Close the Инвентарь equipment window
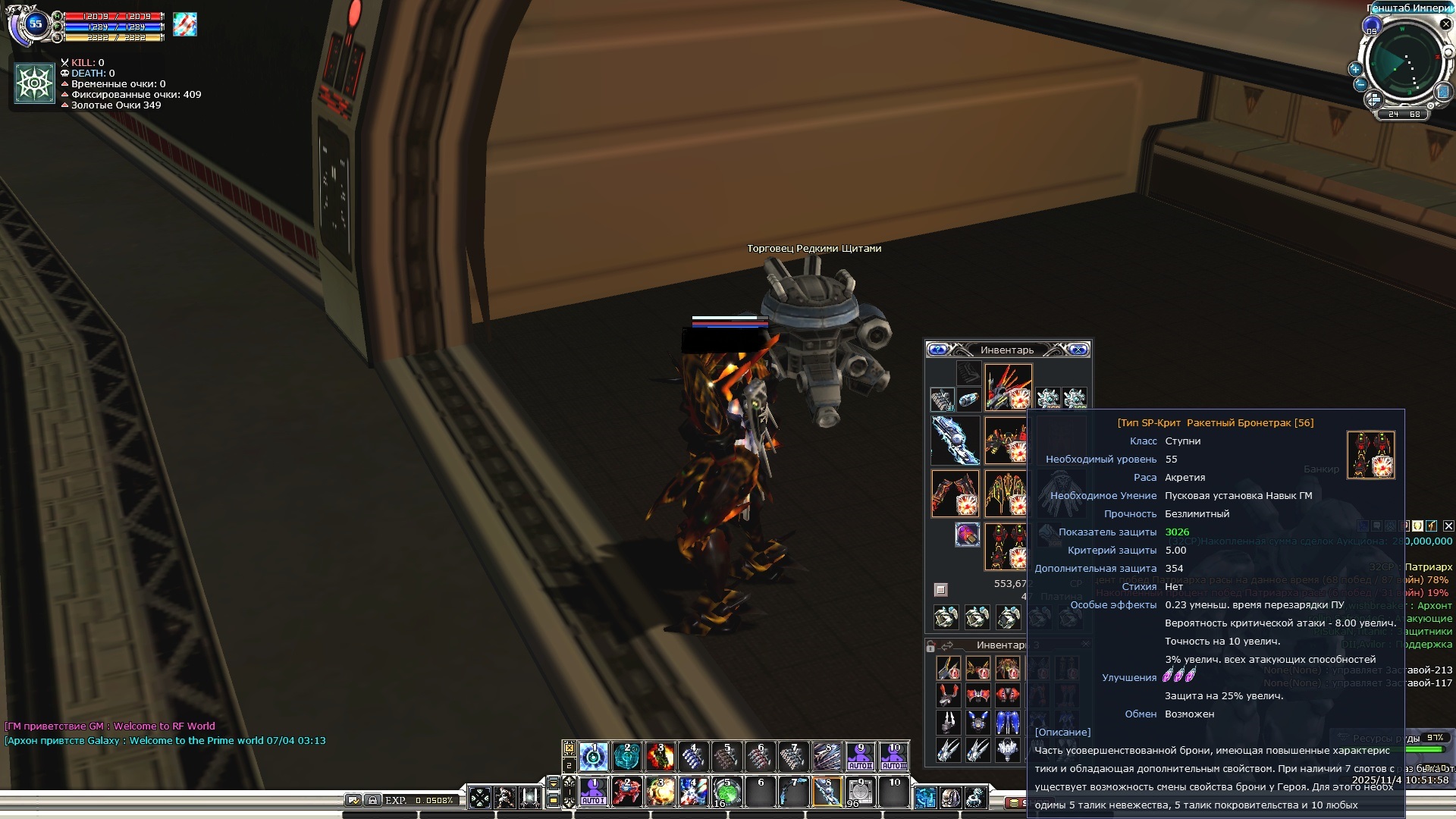1456x819 pixels. click(x=1078, y=350)
